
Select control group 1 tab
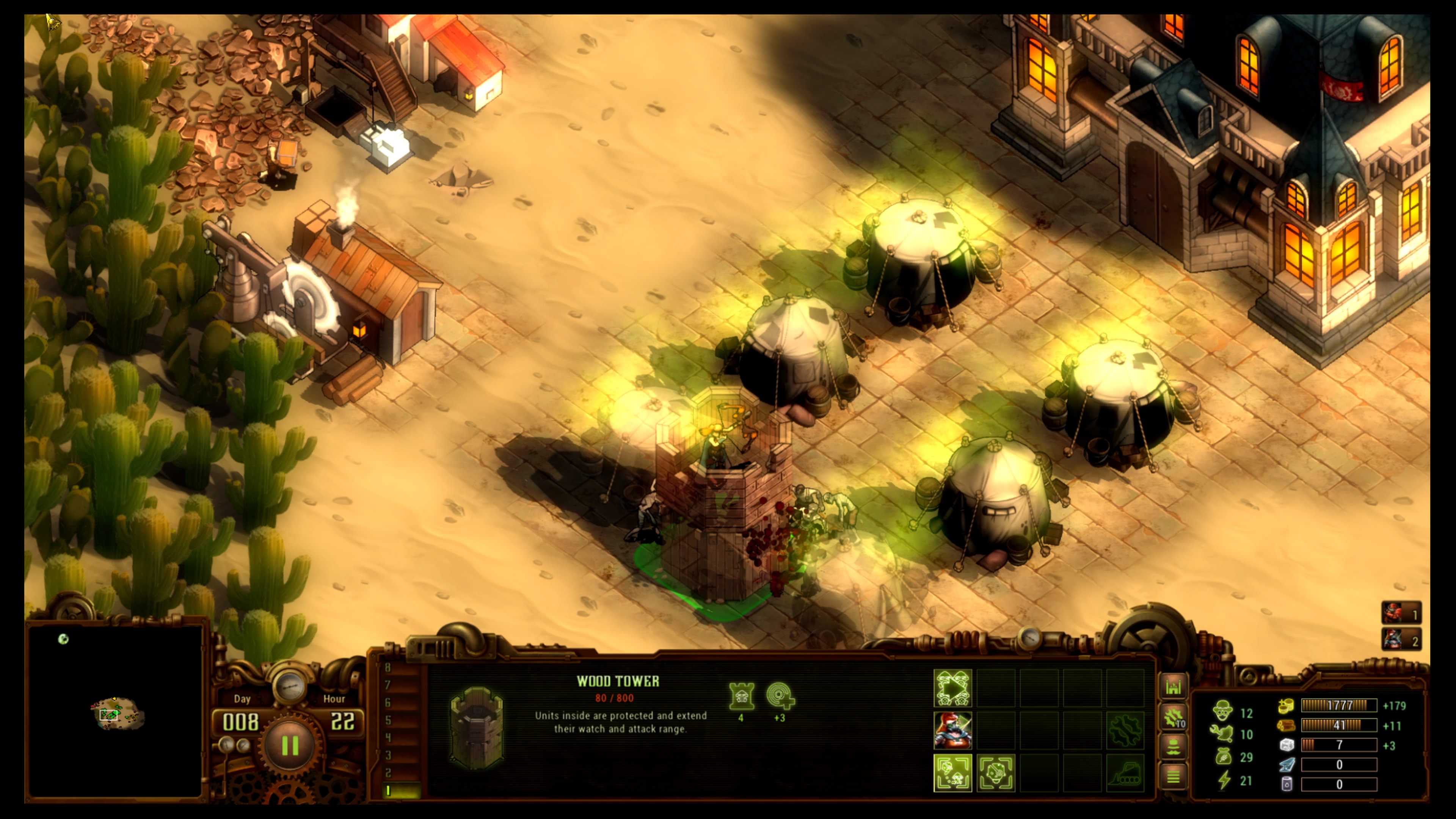click(x=388, y=791)
